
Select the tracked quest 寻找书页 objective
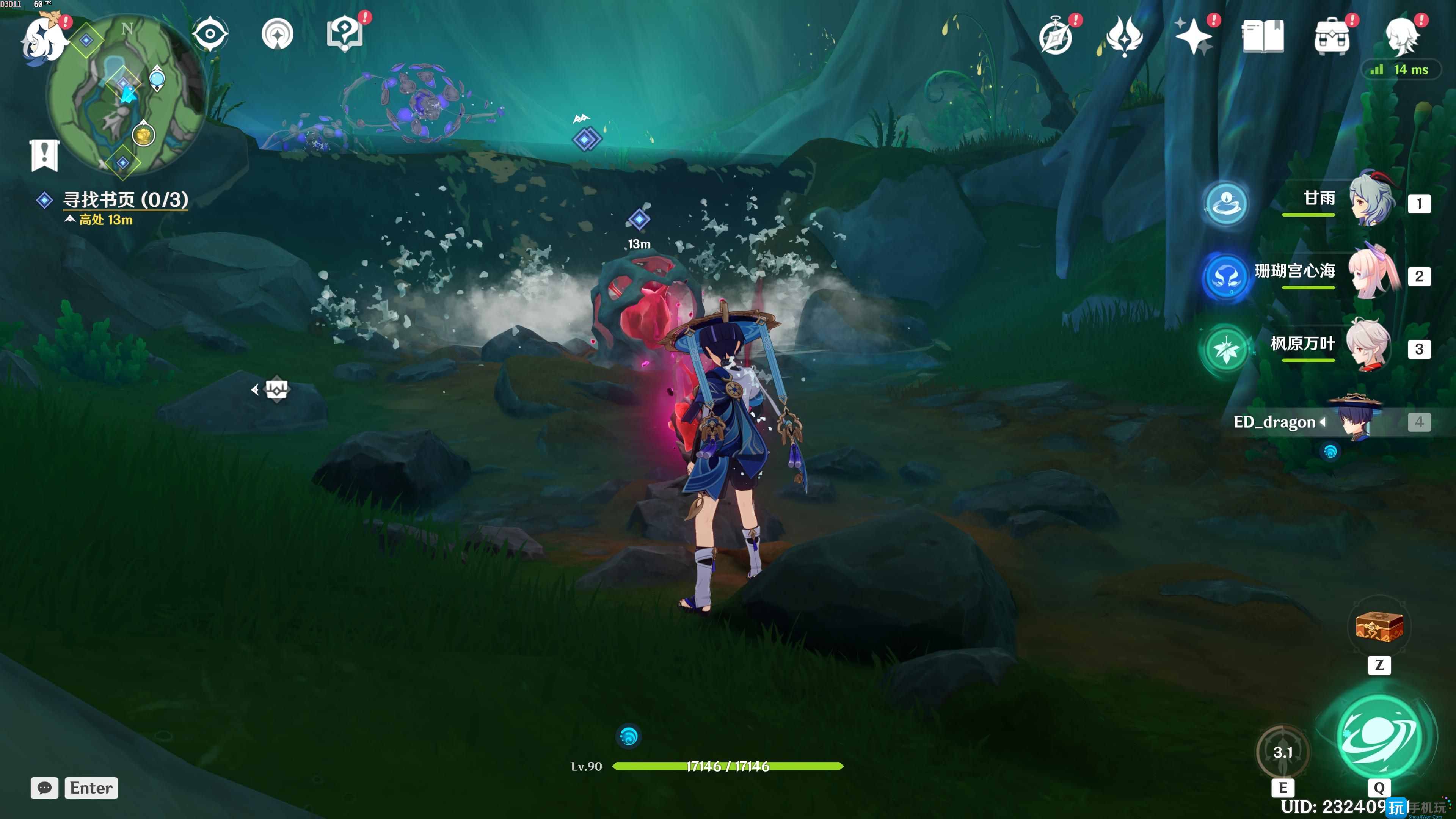tap(125, 200)
